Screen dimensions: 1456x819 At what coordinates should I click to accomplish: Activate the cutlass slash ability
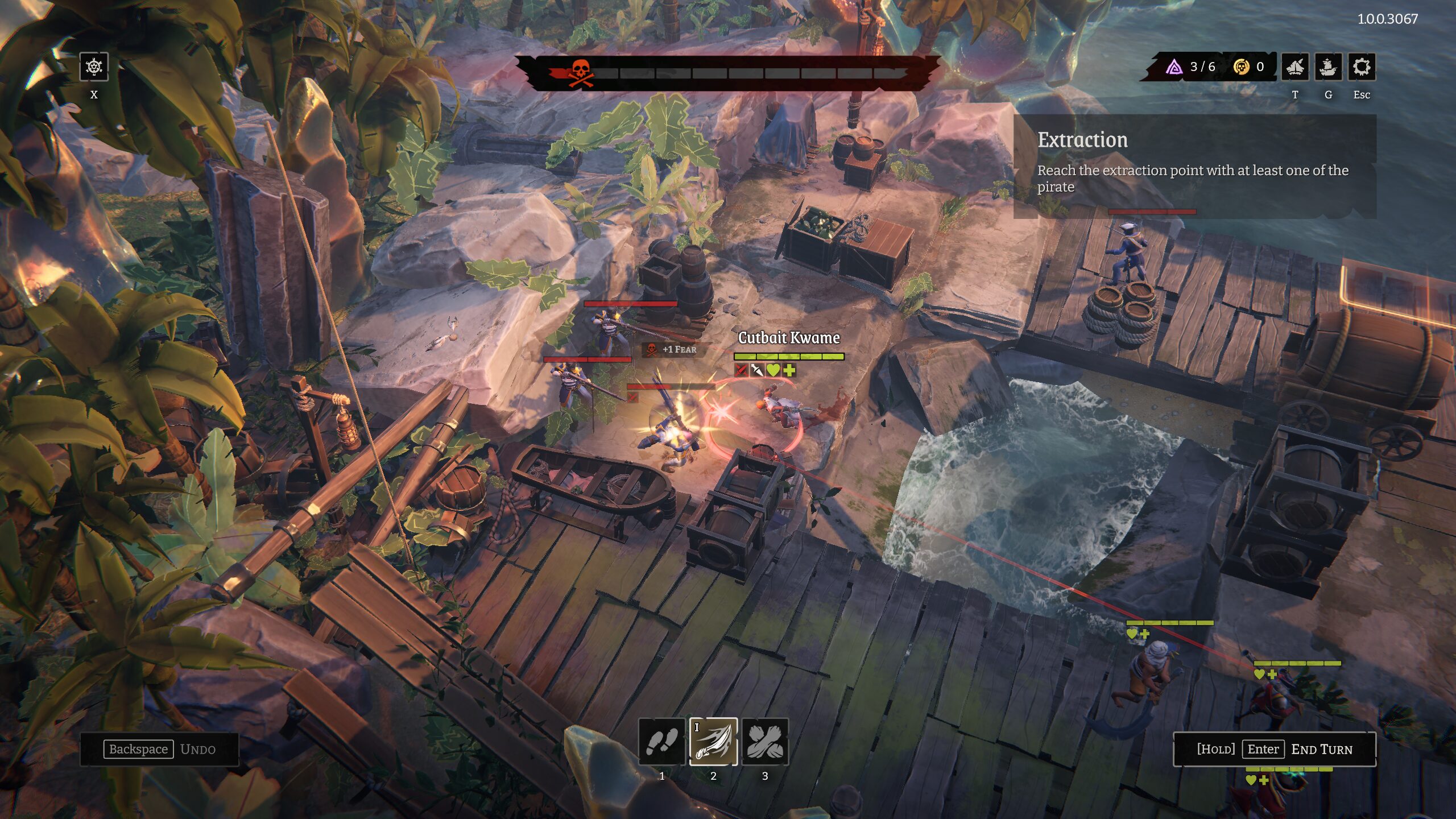click(713, 742)
